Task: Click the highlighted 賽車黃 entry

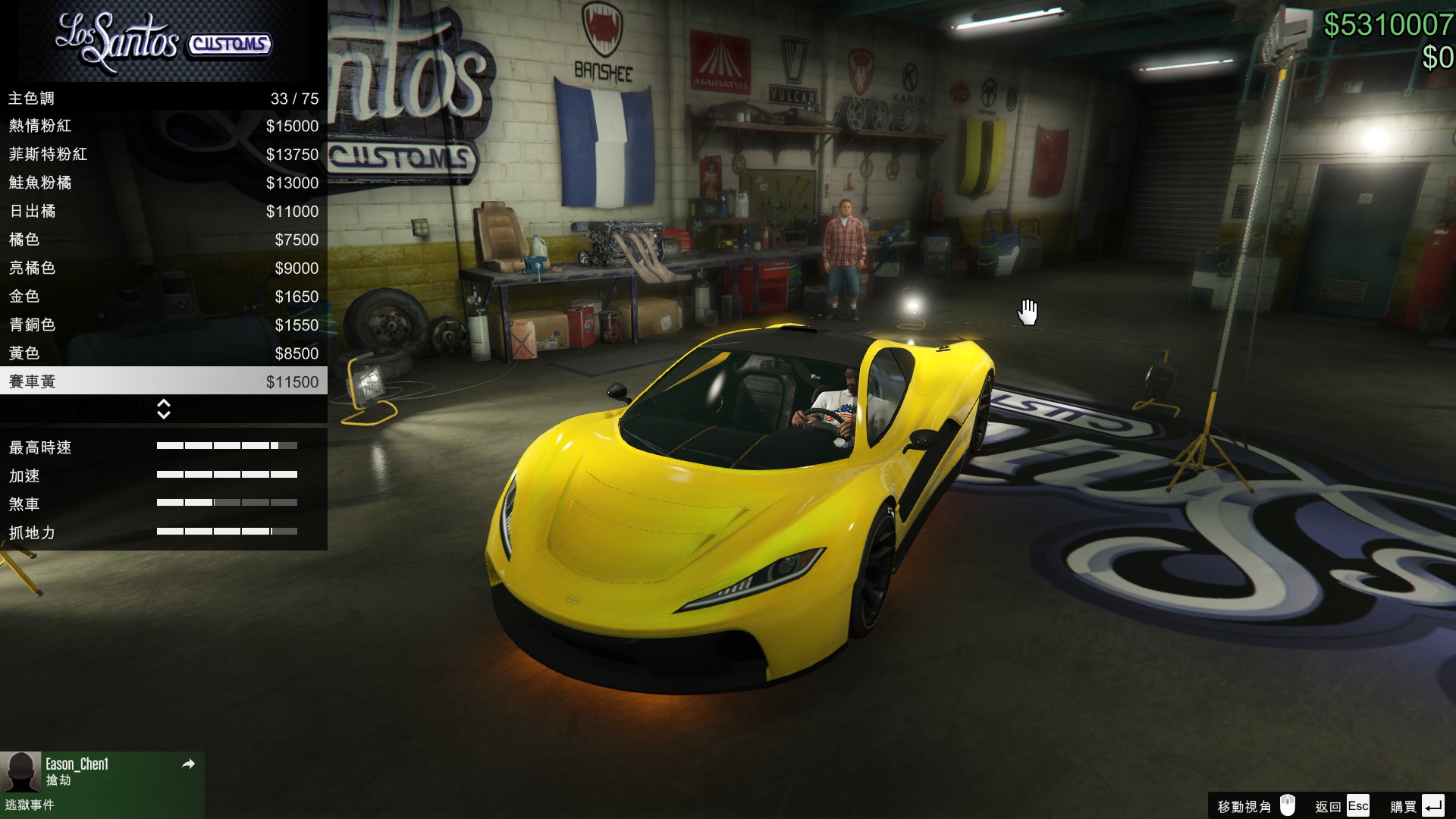Action: click(x=163, y=381)
